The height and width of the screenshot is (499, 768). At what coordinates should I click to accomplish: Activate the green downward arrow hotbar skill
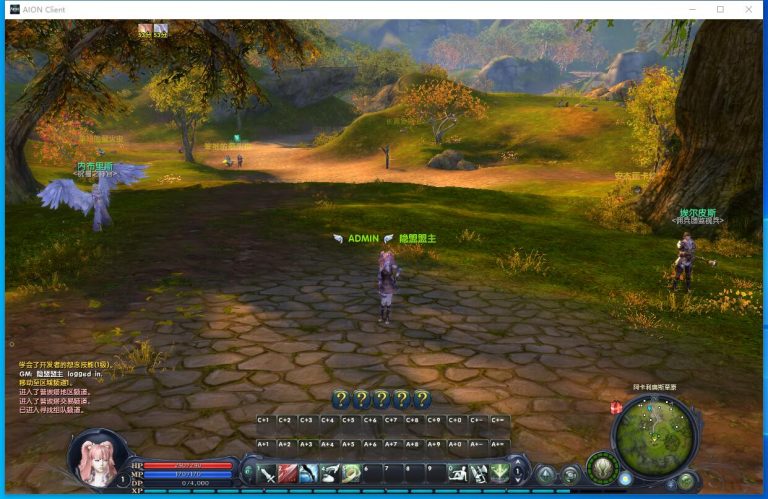pos(499,473)
